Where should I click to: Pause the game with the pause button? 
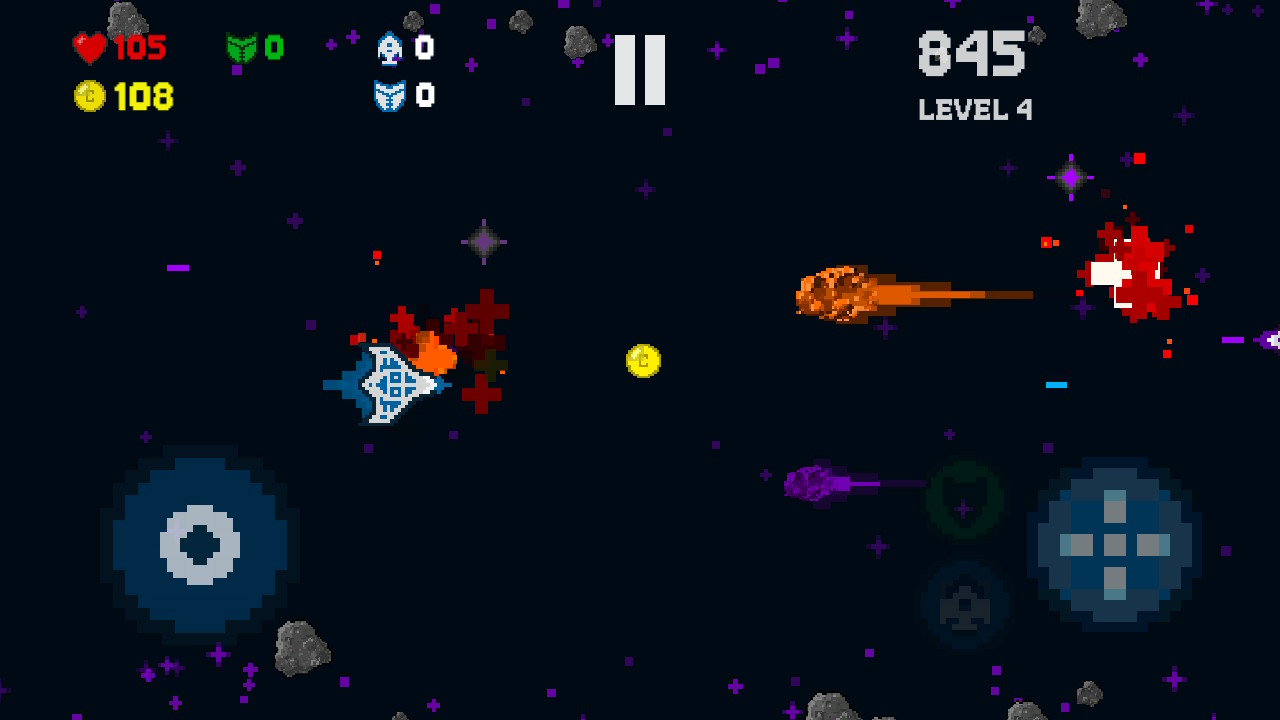(640, 70)
